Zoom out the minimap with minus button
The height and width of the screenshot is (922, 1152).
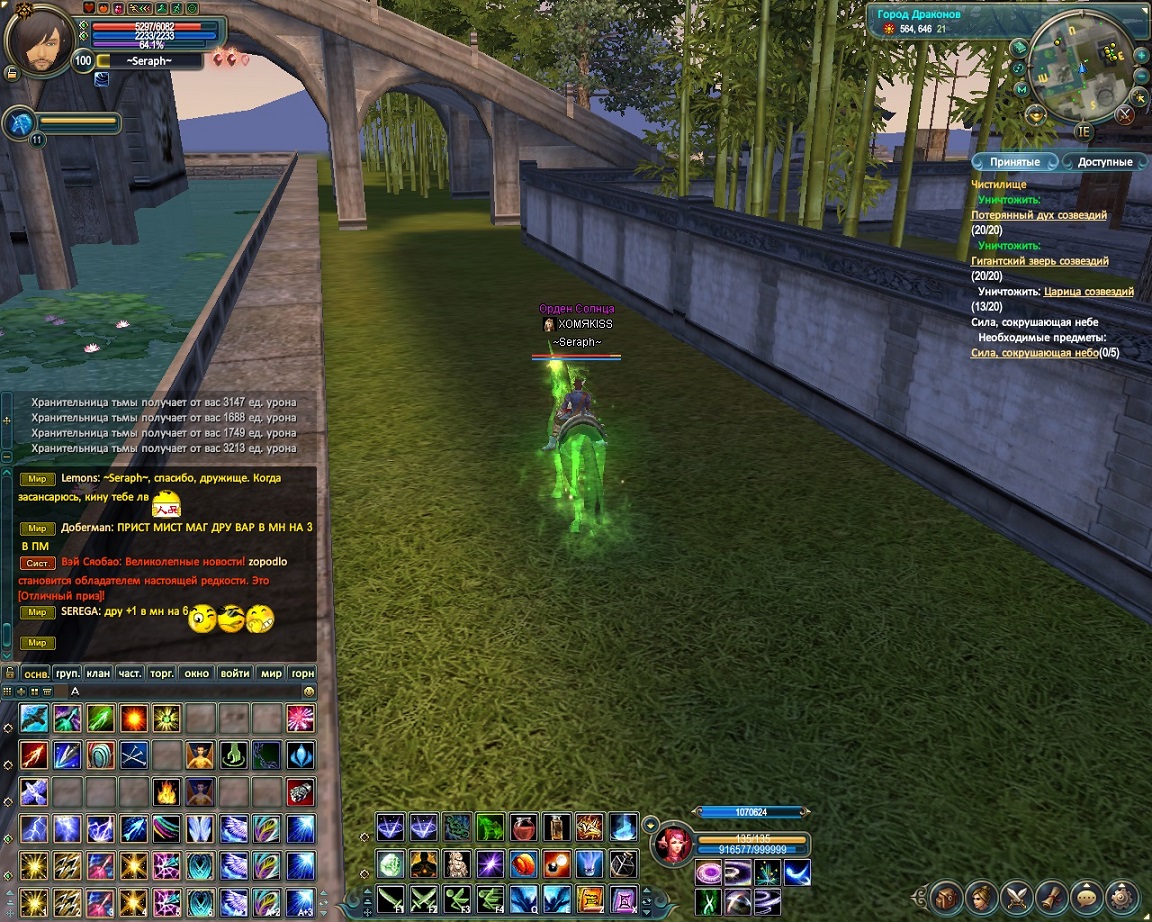coord(1141,76)
